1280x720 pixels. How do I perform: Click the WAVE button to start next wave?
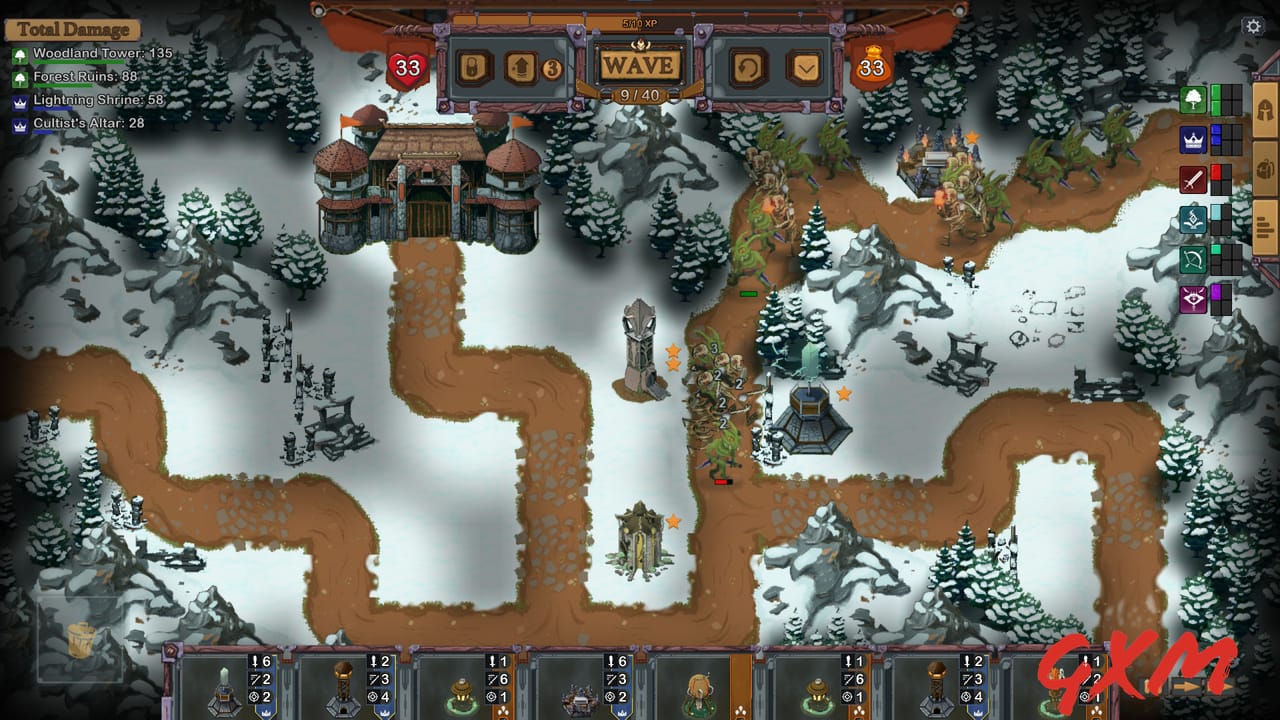point(638,66)
